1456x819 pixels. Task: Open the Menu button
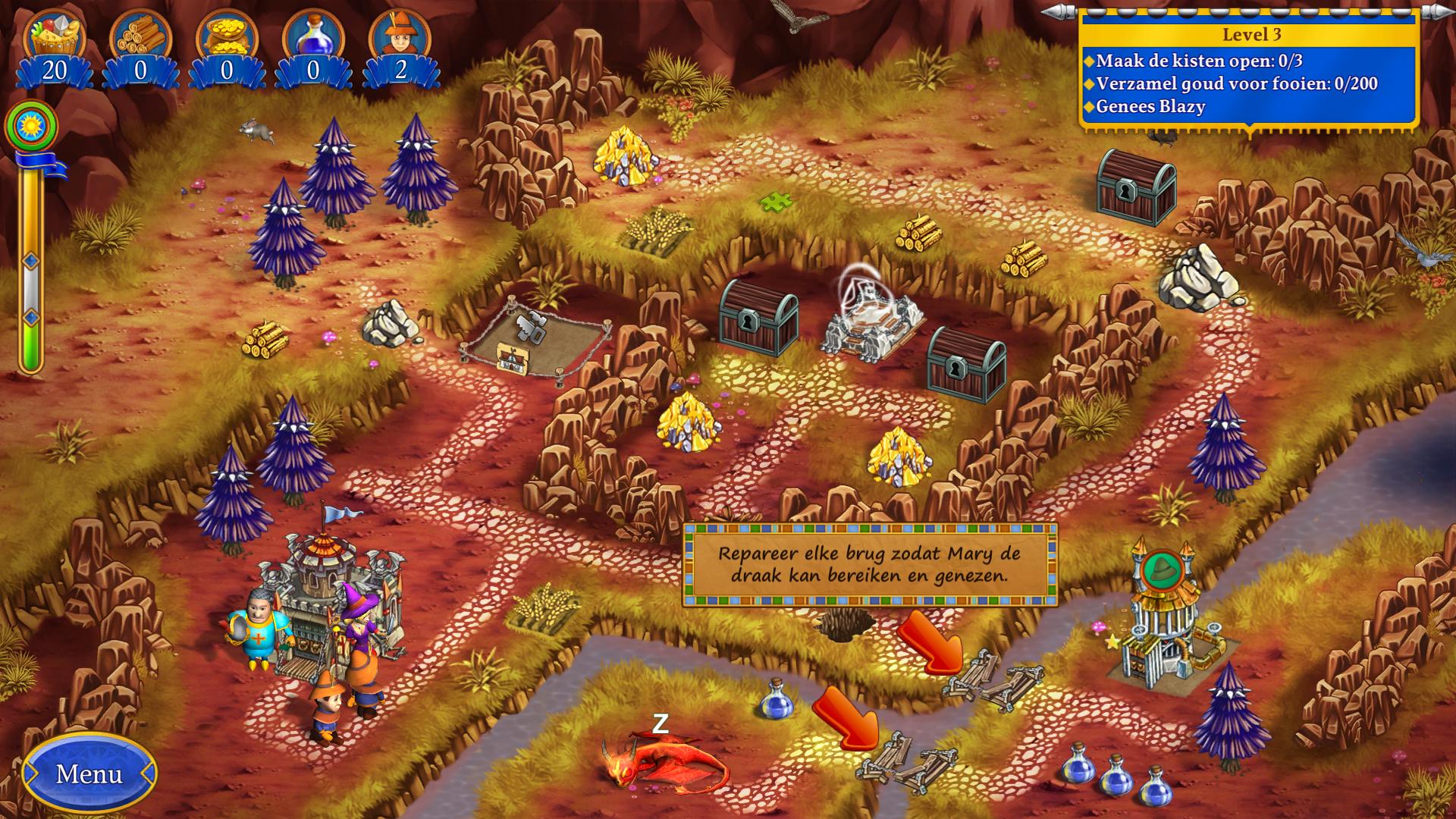point(89,773)
